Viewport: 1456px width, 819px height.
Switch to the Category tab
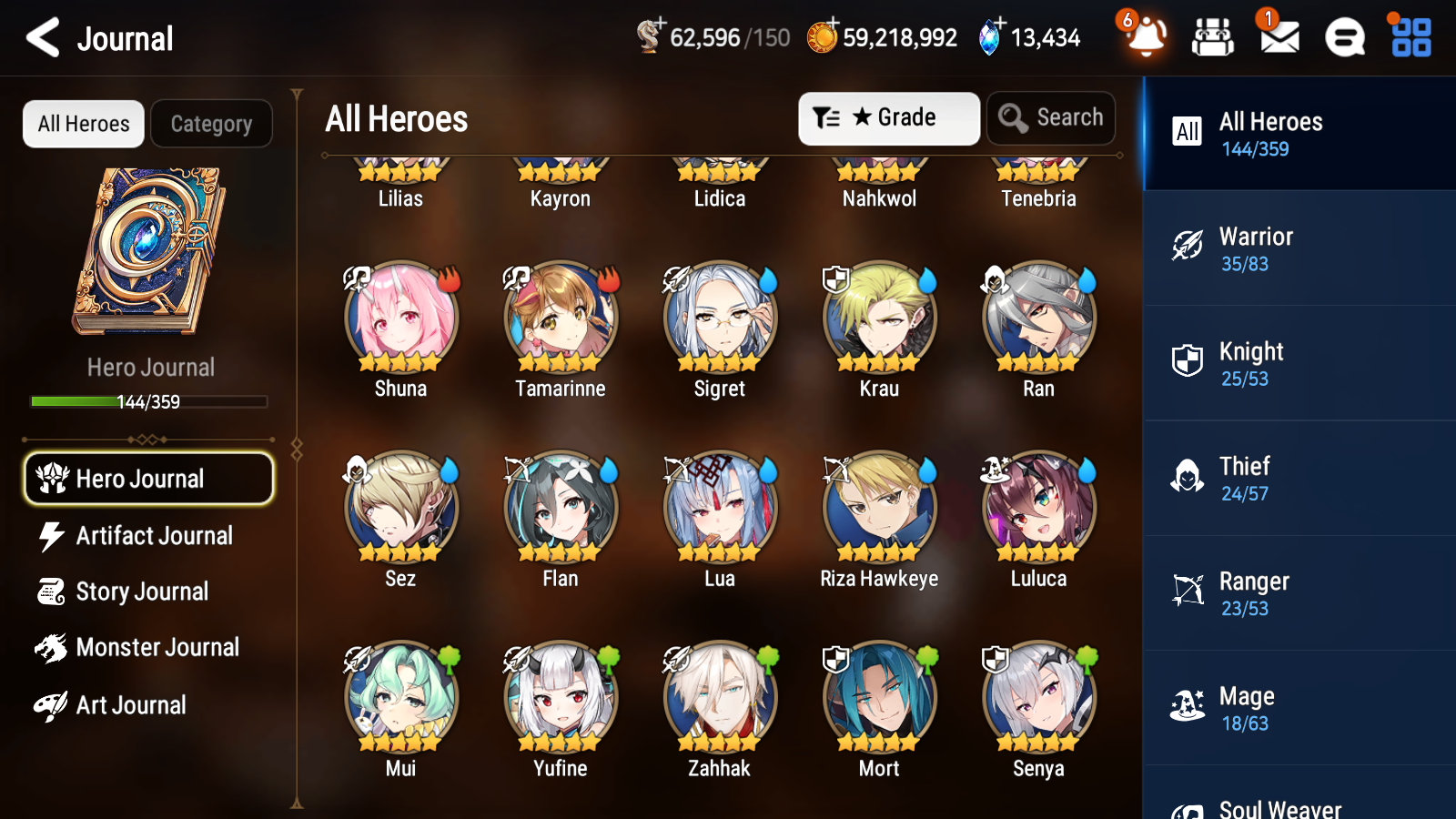[x=211, y=124]
